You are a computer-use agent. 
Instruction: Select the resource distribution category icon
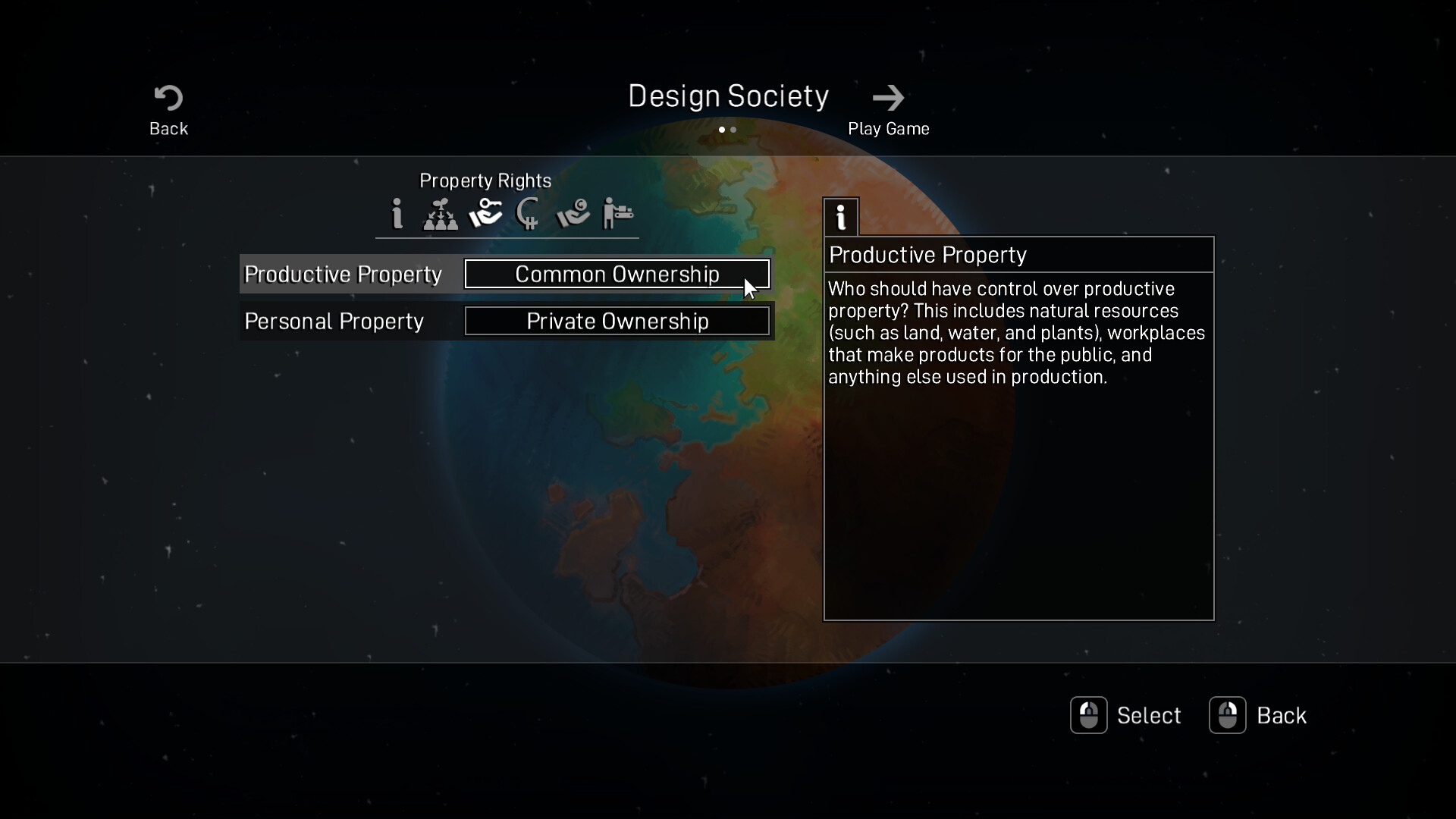441,214
